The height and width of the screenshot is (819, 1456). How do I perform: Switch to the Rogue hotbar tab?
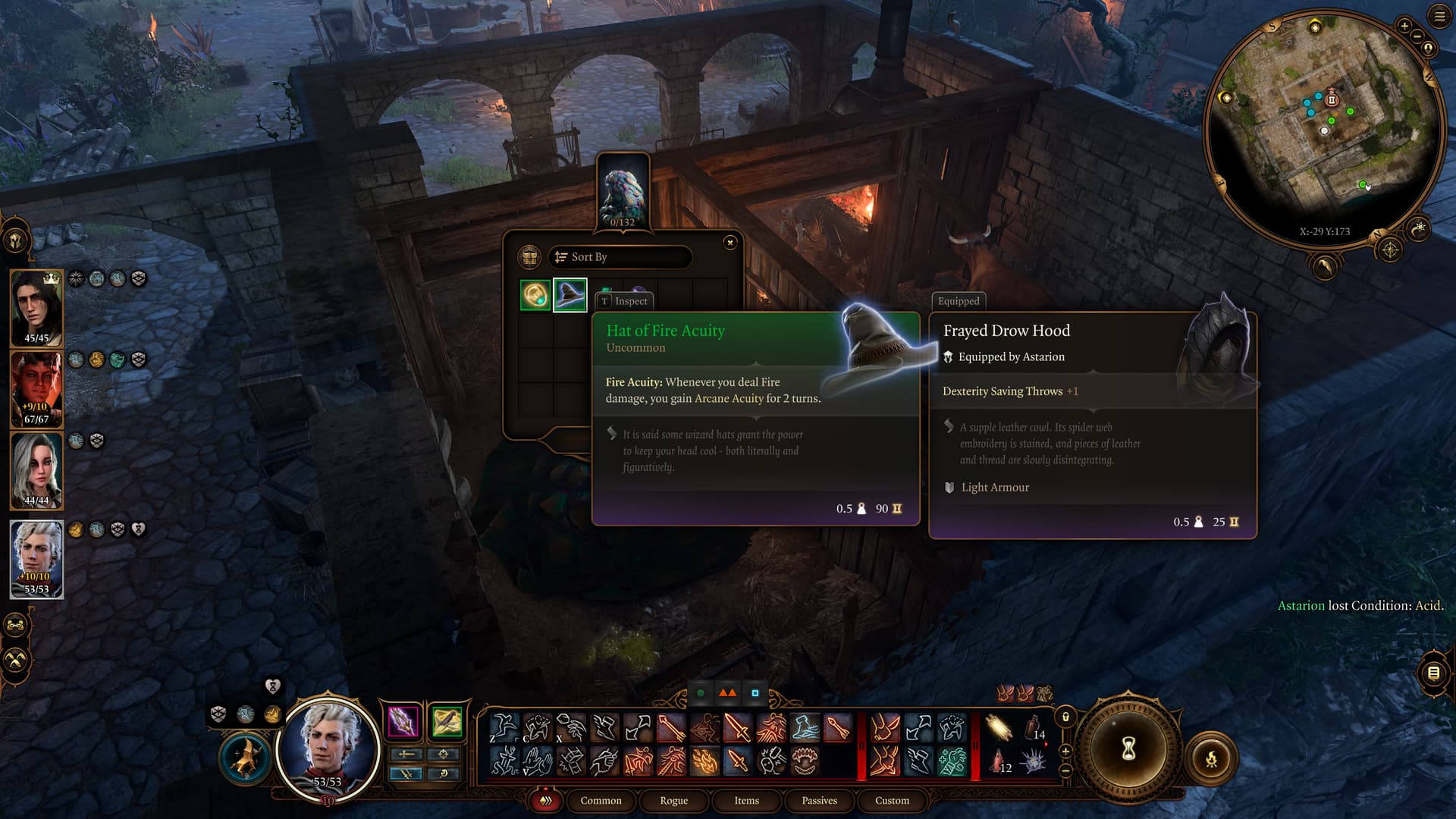(x=673, y=801)
